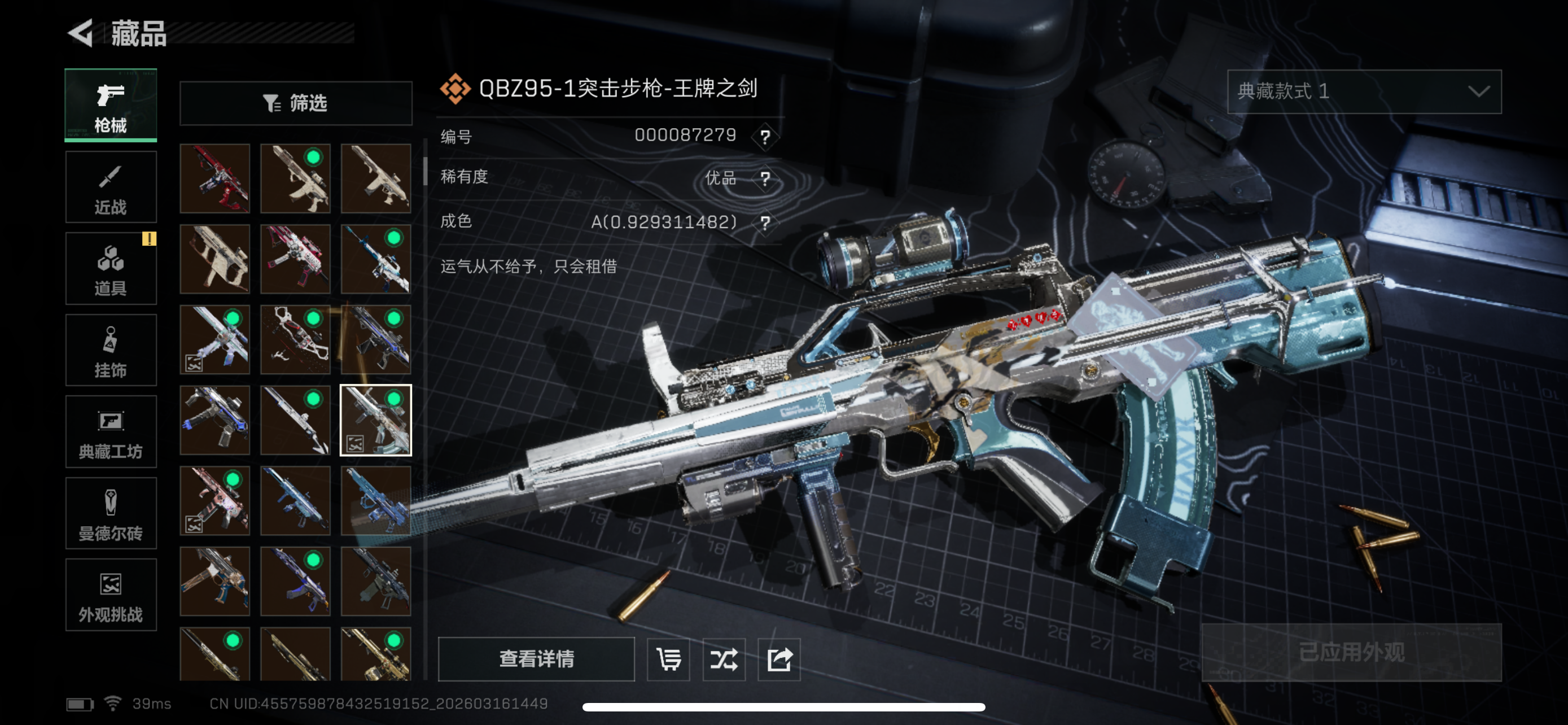Go back using the arrow beside 藏品
Screen dimensions: 1568x725
tap(80, 33)
